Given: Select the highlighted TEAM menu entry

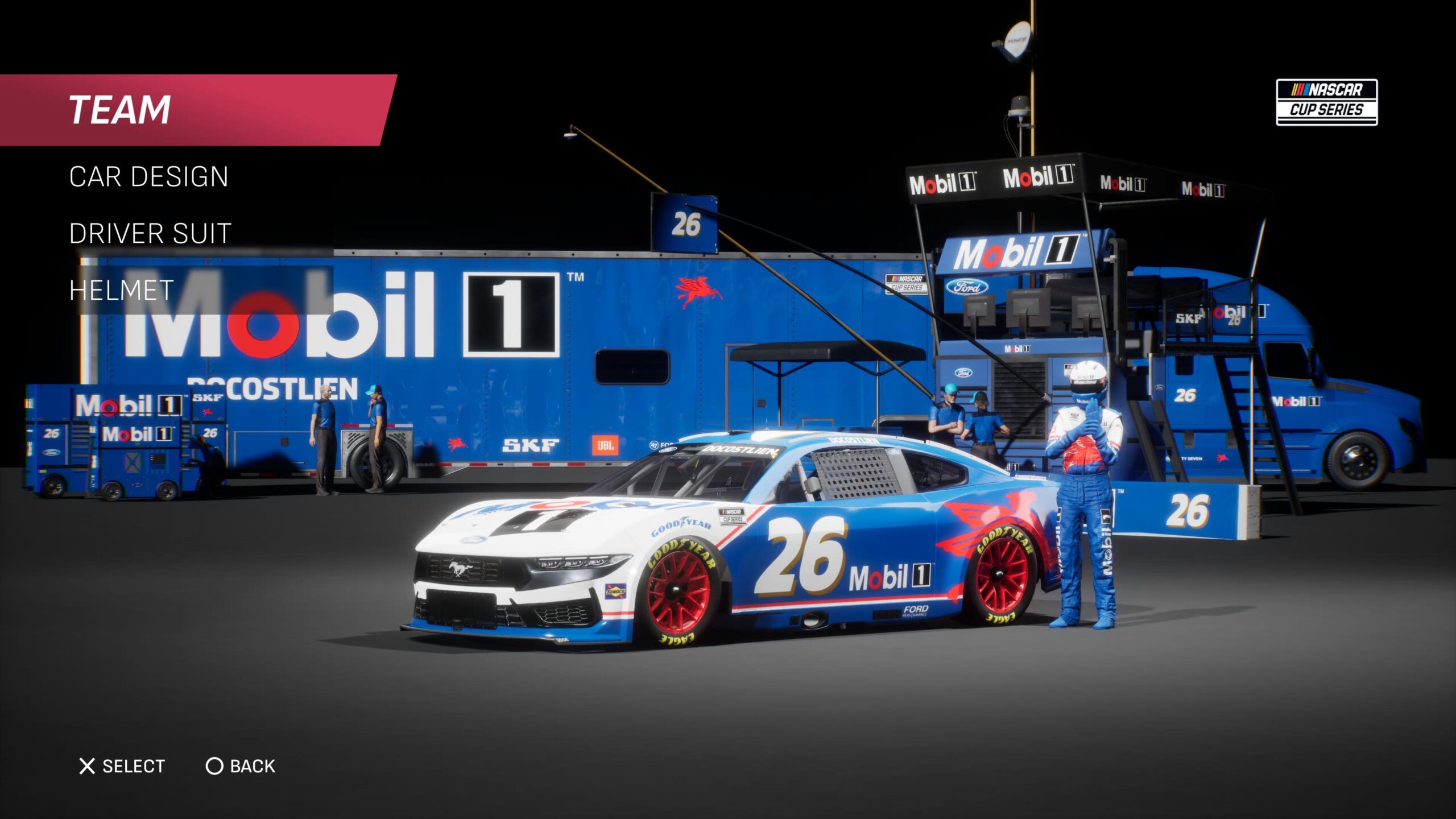Looking at the screenshot, I should click(x=121, y=110).
